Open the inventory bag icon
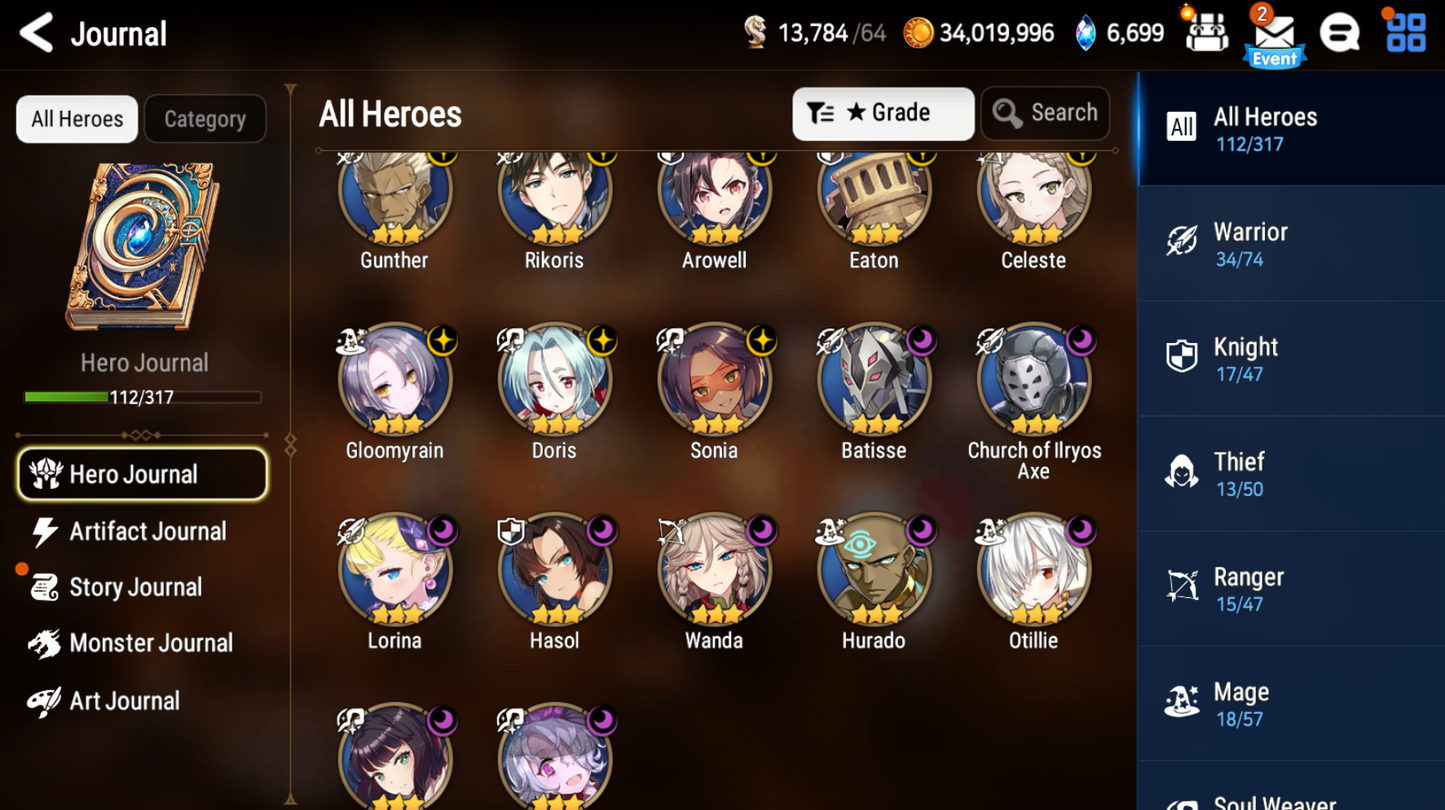 (1205, 31)
